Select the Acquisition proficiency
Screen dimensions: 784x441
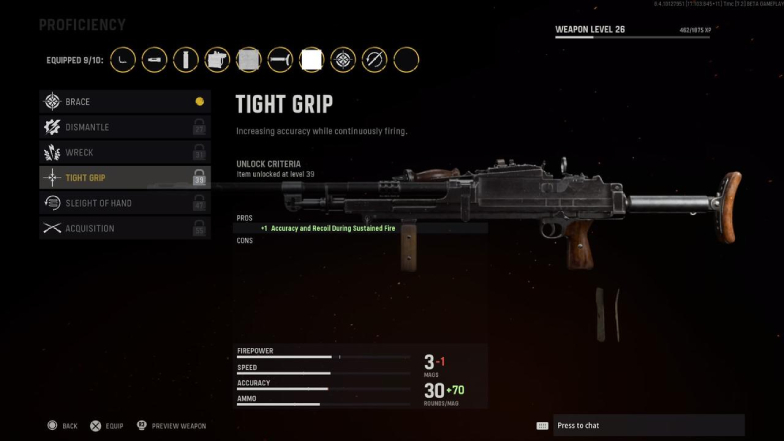click(124, 228)
